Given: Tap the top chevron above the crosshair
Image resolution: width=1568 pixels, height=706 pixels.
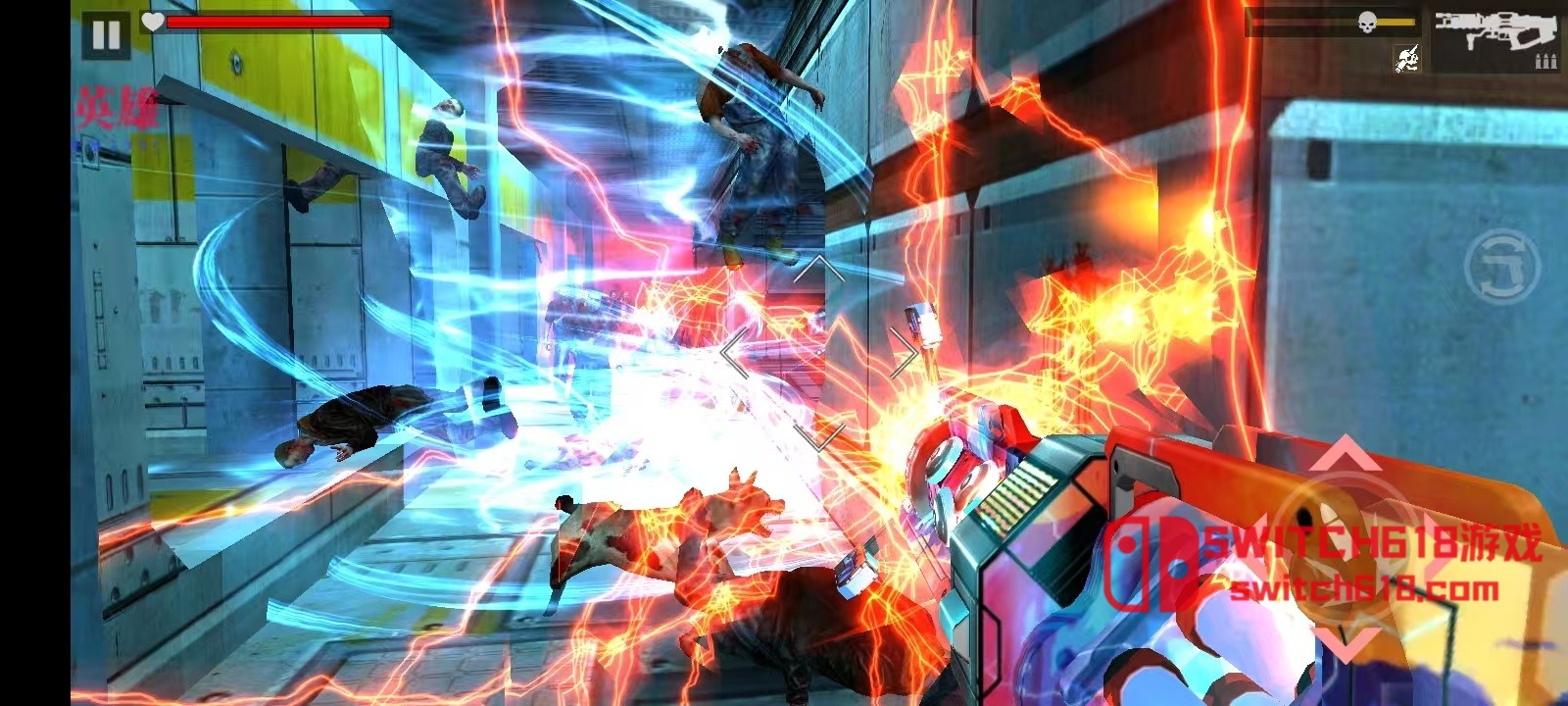Looking at the screenshot, I should point(817,267).
